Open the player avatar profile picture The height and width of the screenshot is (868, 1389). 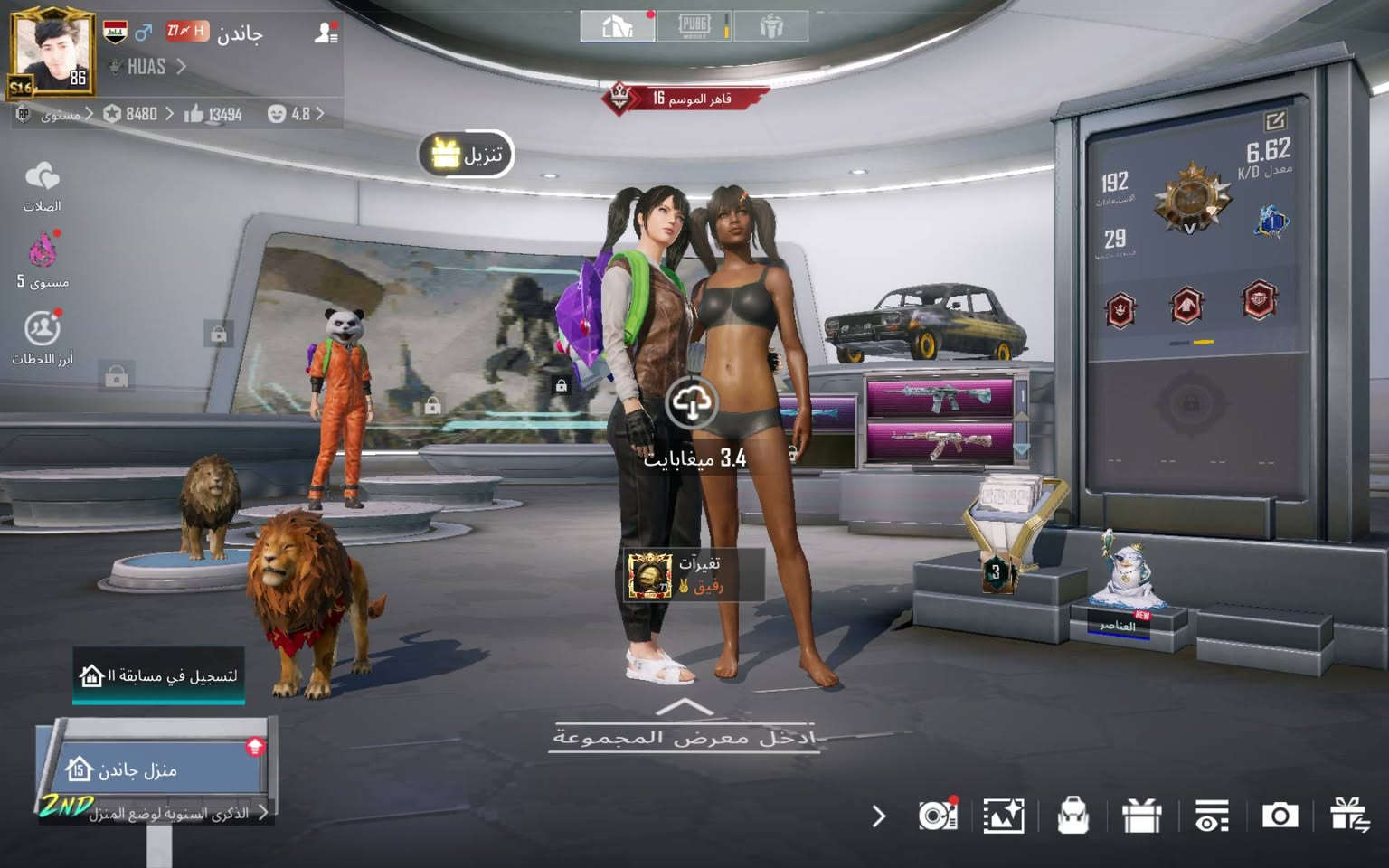pos(51,53)
